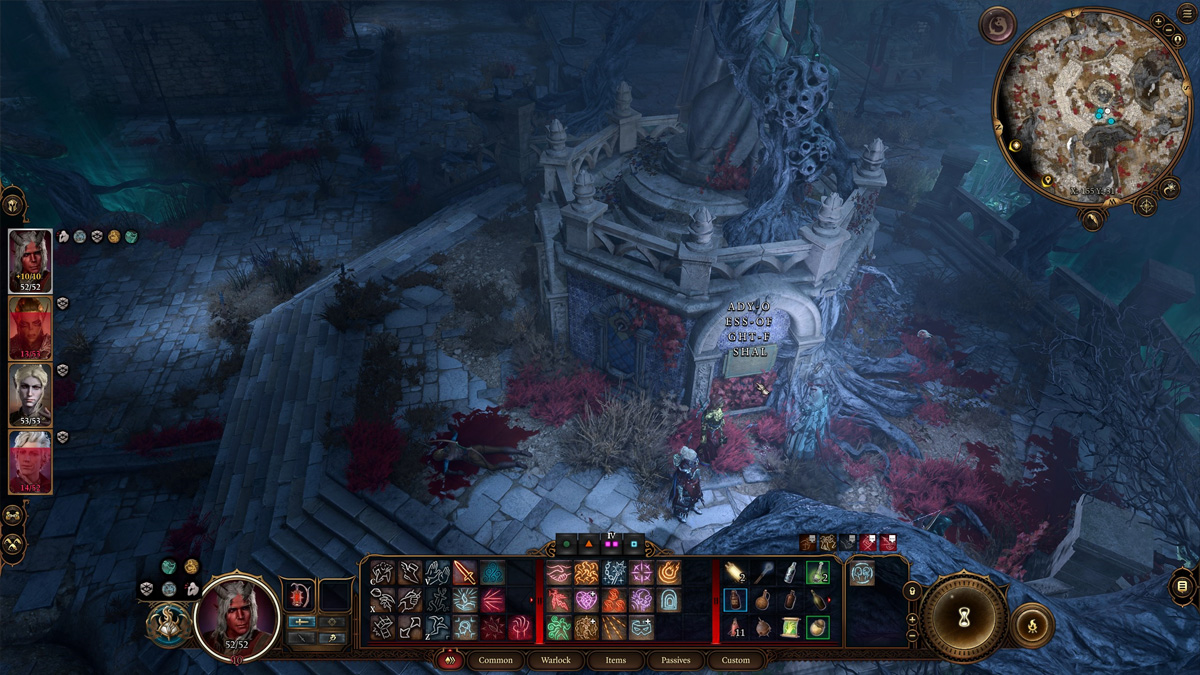Select the red bottle item highlighted in blue

coord(735,600)
